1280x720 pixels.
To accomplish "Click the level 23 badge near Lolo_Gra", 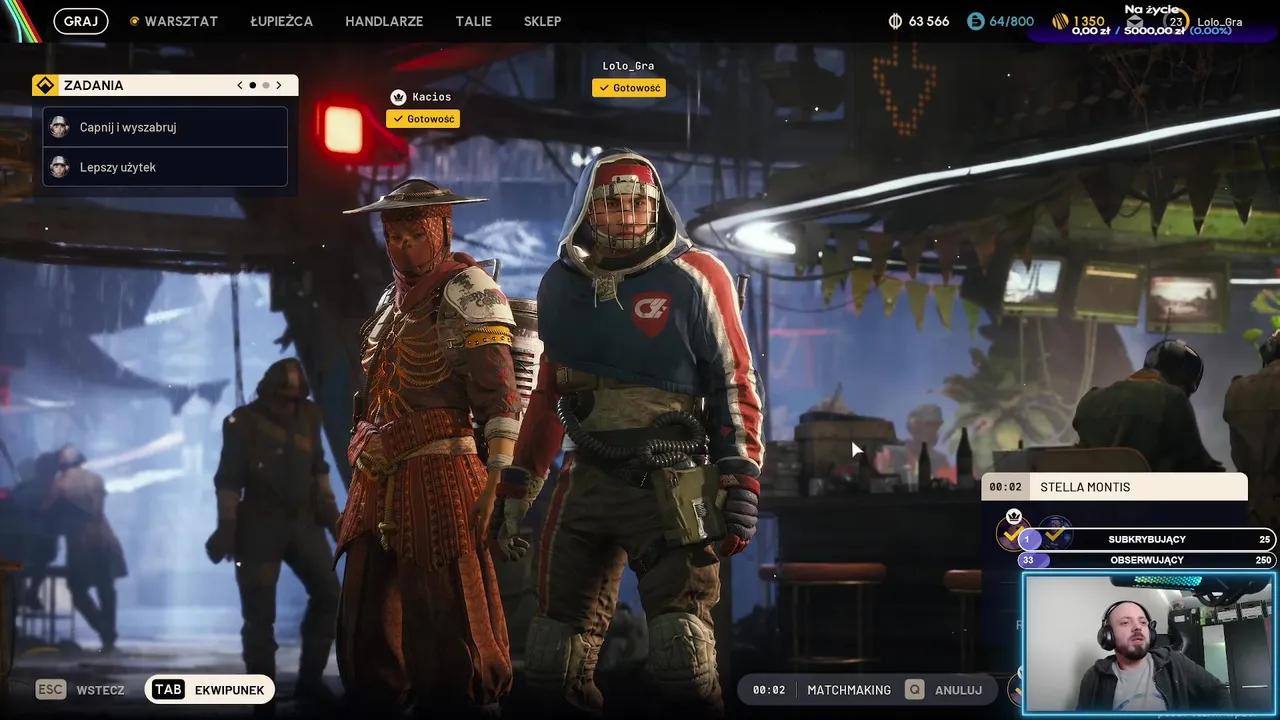I will (1176, 19).
